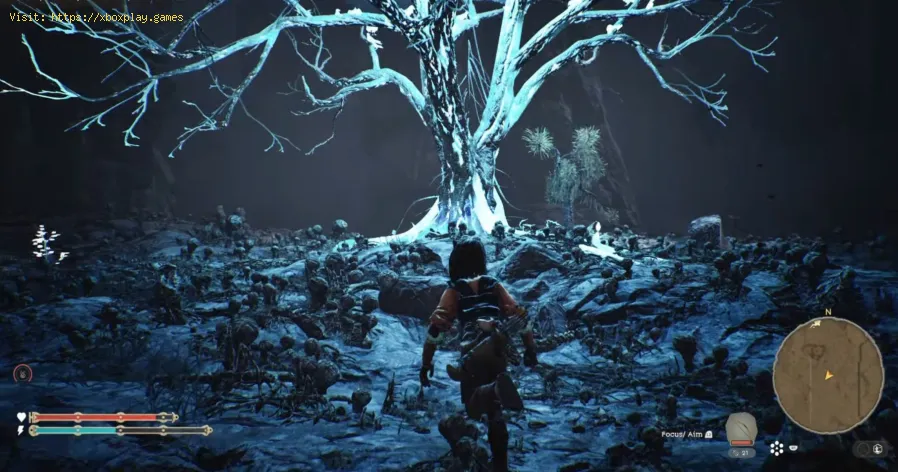Viewport: 898px width, 472px height.
Task: Click the red-ringed status icon
Action: 22,373
